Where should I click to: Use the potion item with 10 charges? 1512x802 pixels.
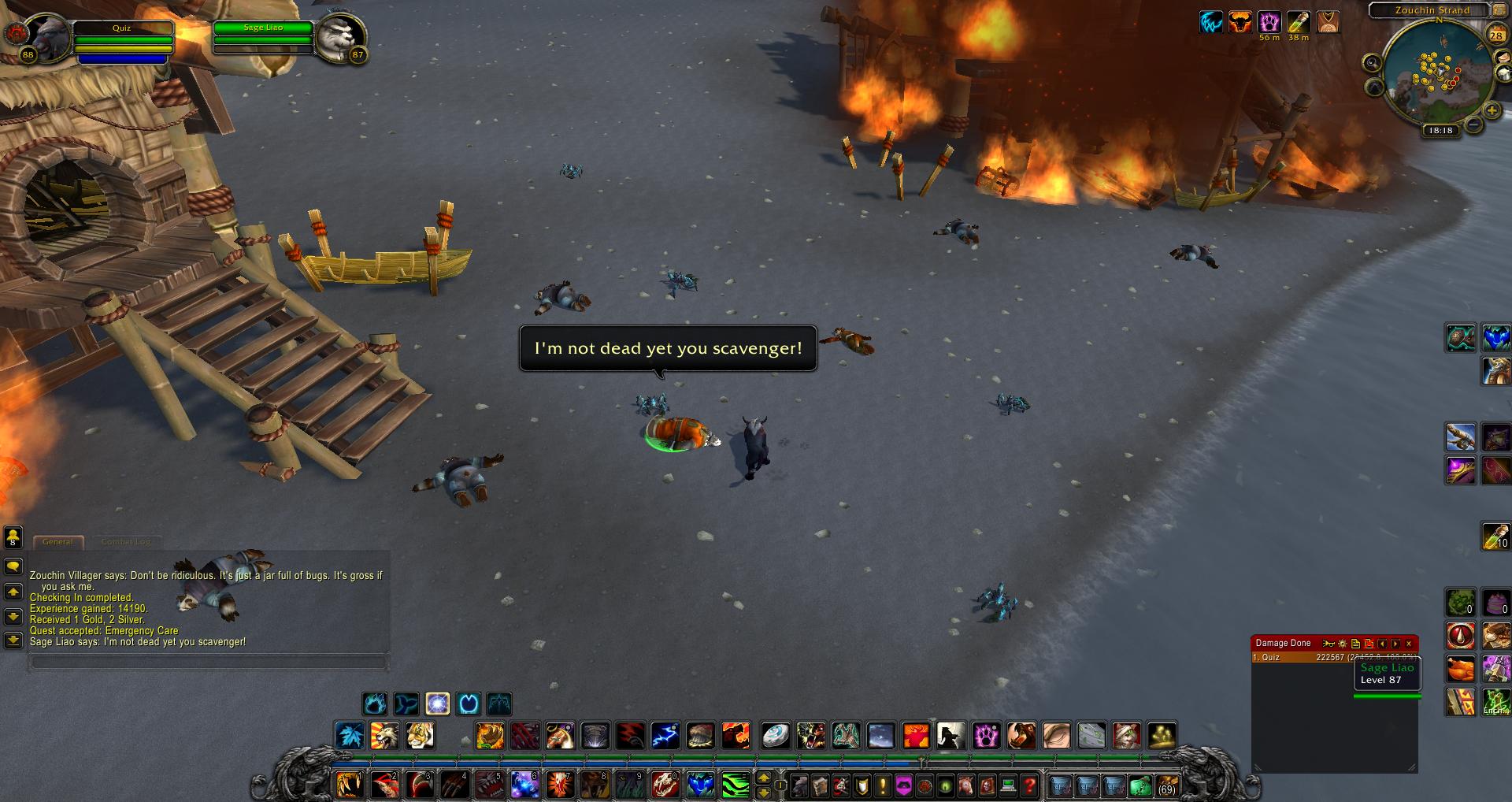1495,536
